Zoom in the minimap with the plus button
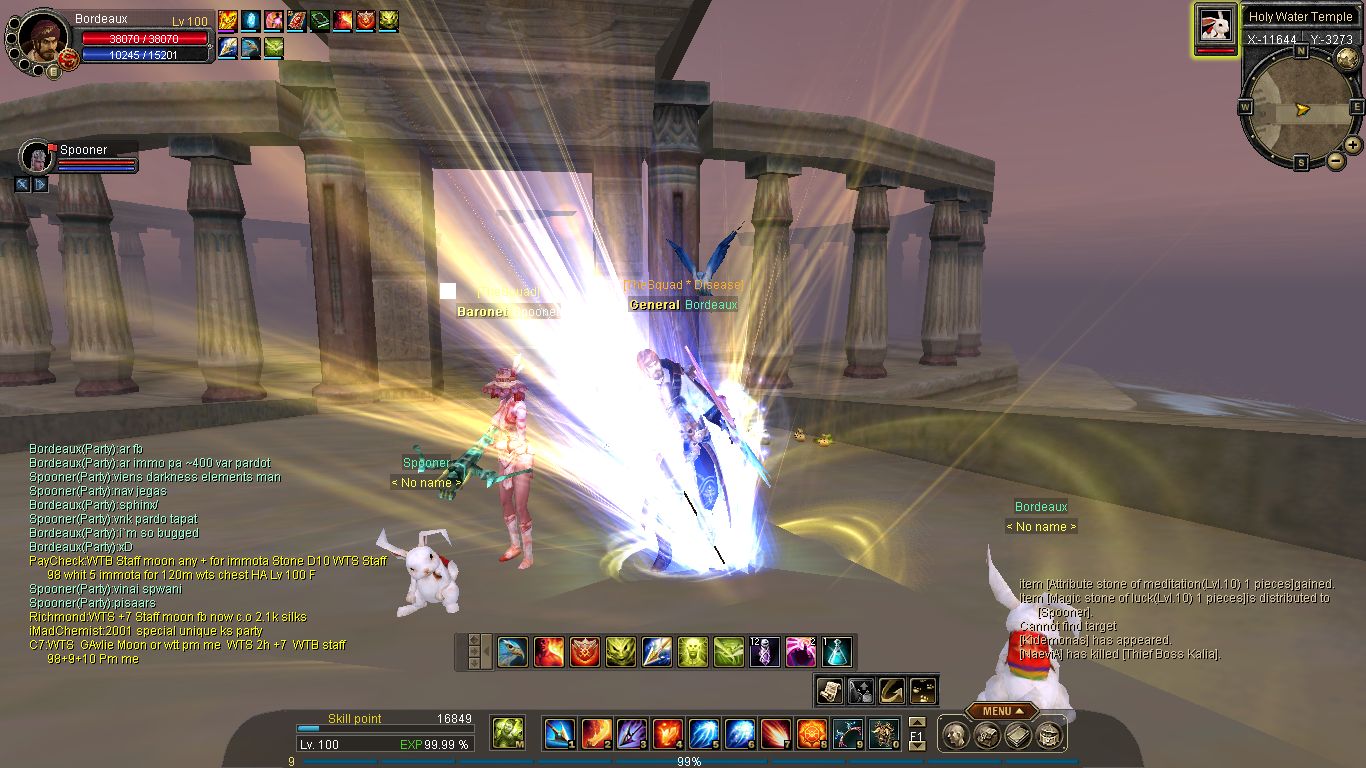The height and width of the screenshot is (768, 1366). pos(1352,144)
